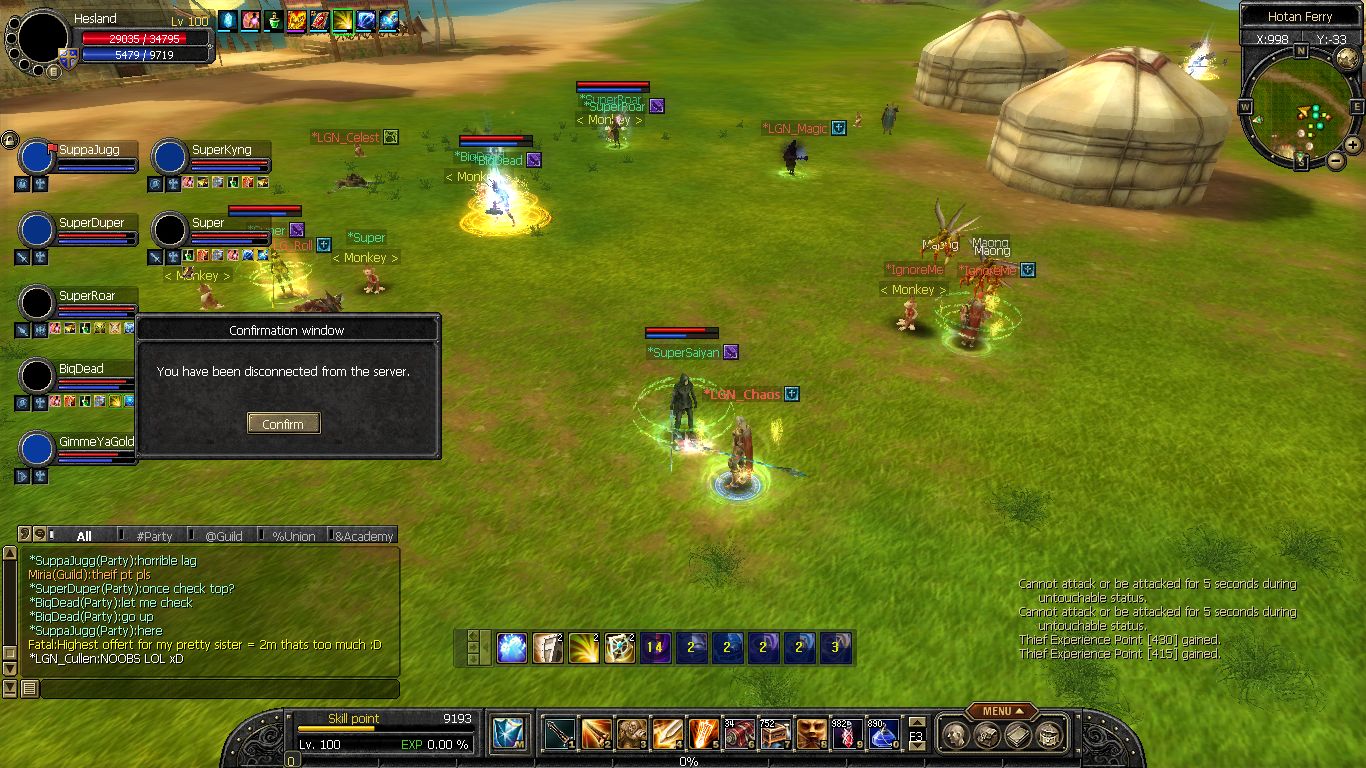Viewport: 1366px width, 768px height.
Task: Confirm the server disconnection message
Action: pyautogui.click(x=283, y=424)
